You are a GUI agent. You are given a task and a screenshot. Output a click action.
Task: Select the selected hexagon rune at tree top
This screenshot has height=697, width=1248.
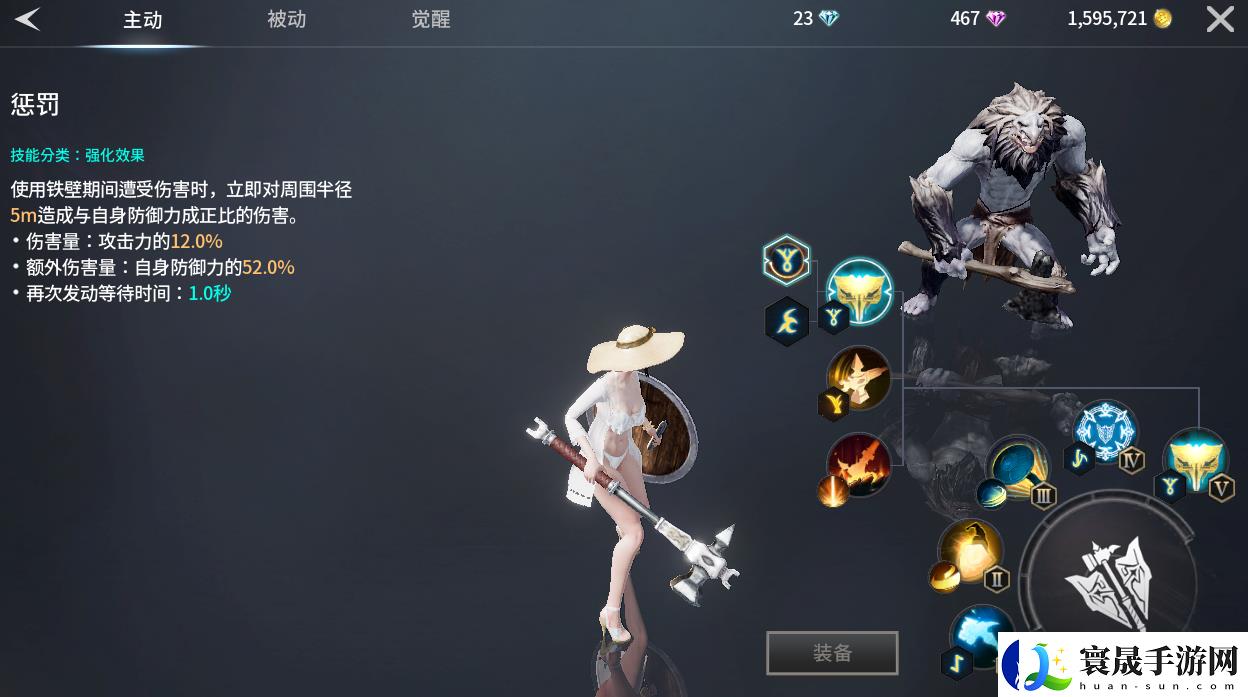(x=786, y=261)
